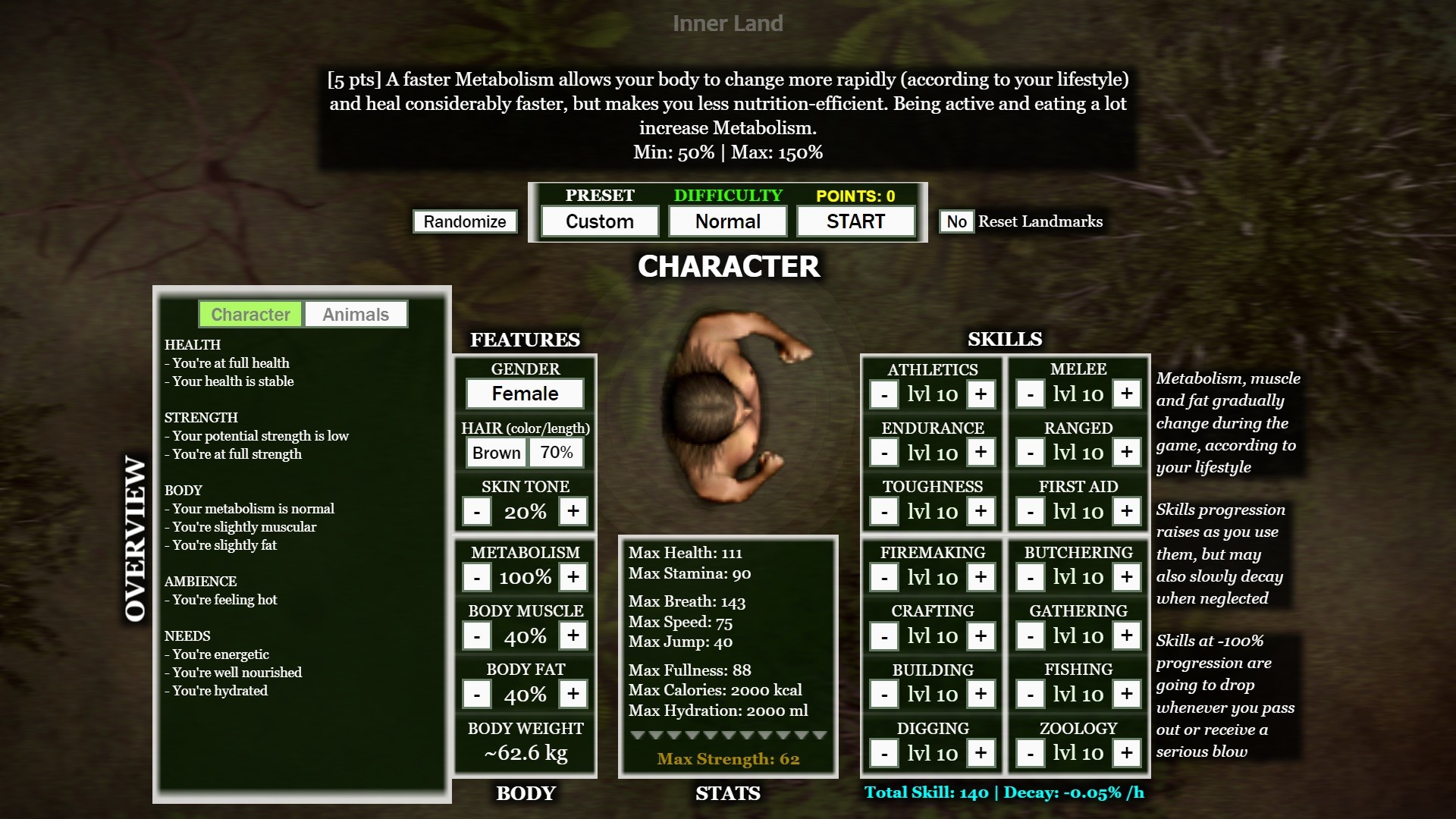Increase the First Aid skill
The image size is (1456, 819).
(1127, 511)
